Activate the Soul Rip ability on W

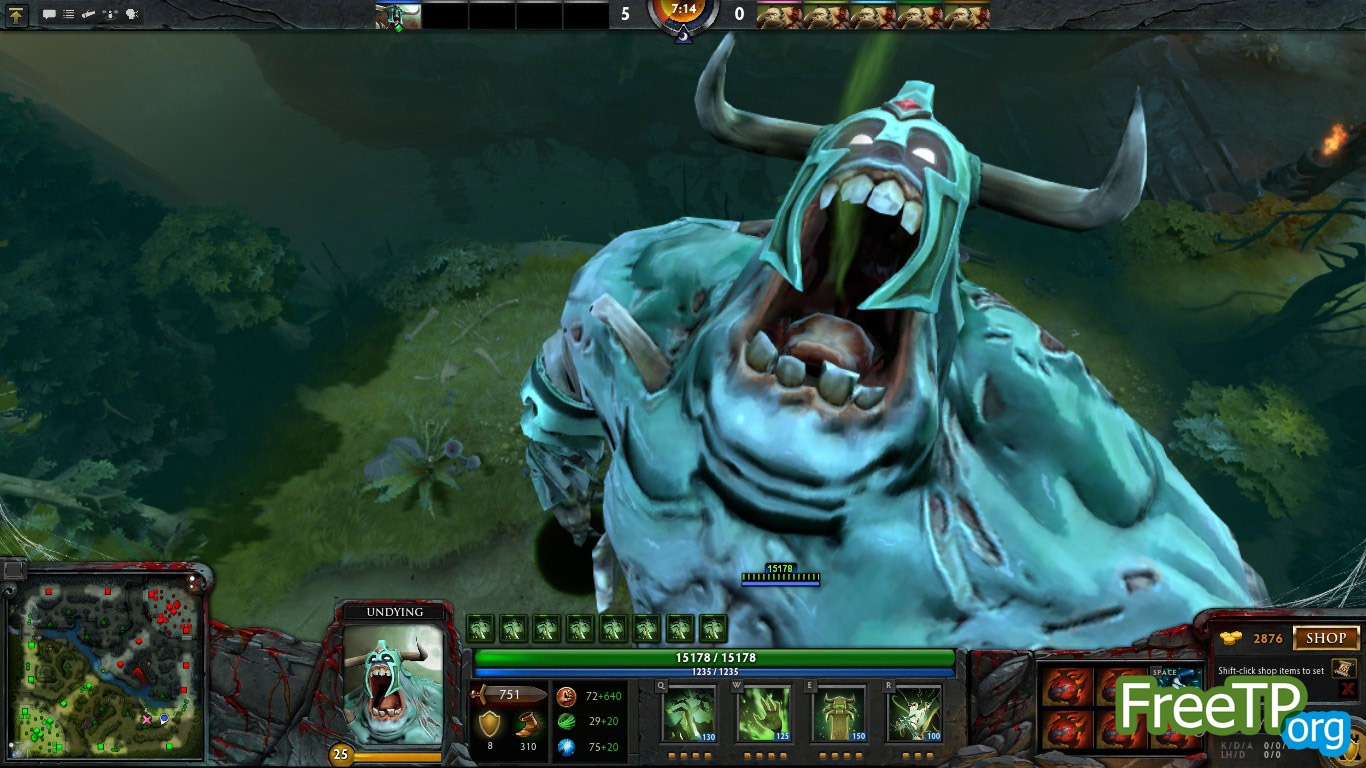pyautogui.click(x=764, y=714)
